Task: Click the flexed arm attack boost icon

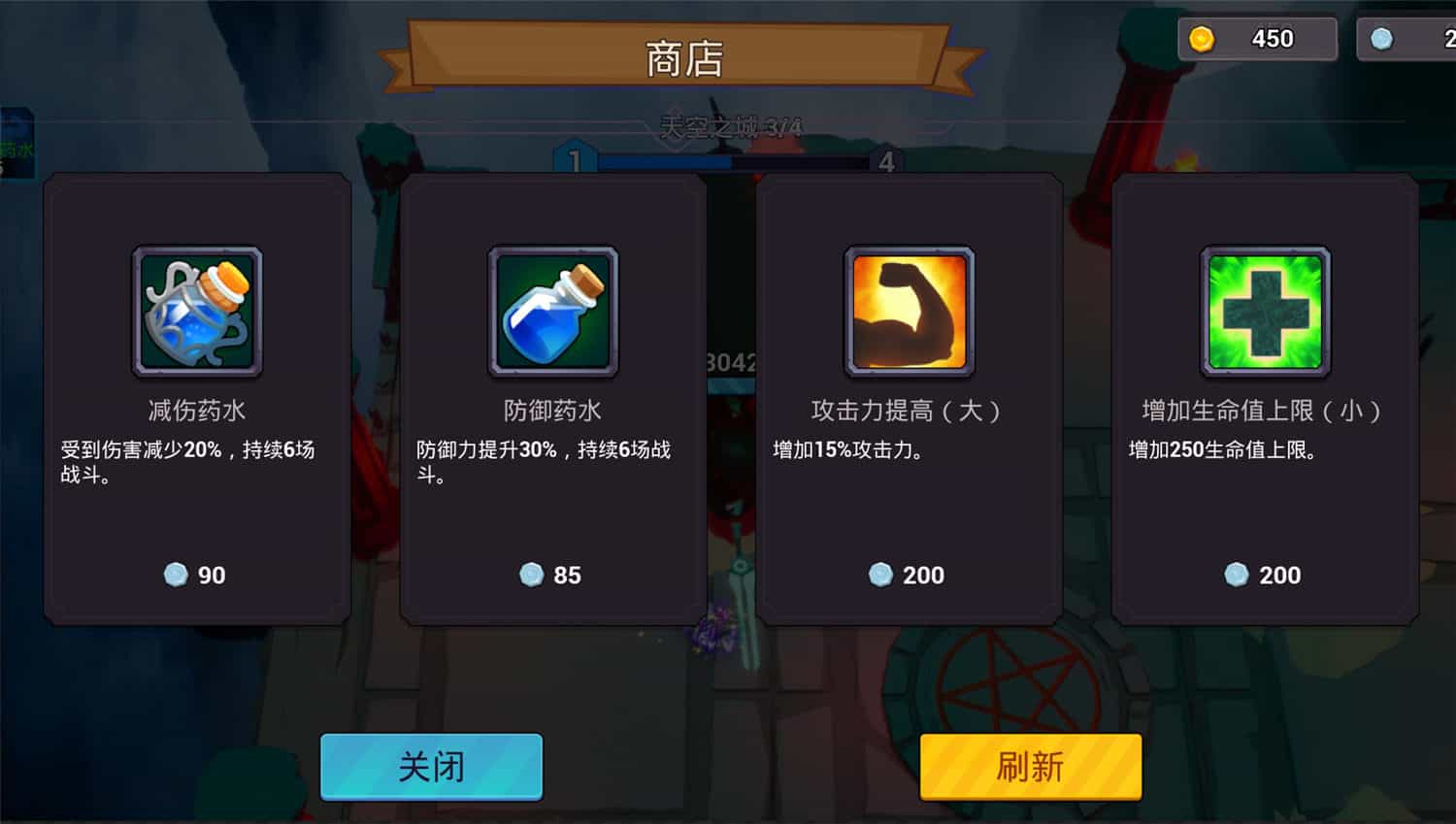Action: pos(909,313)
